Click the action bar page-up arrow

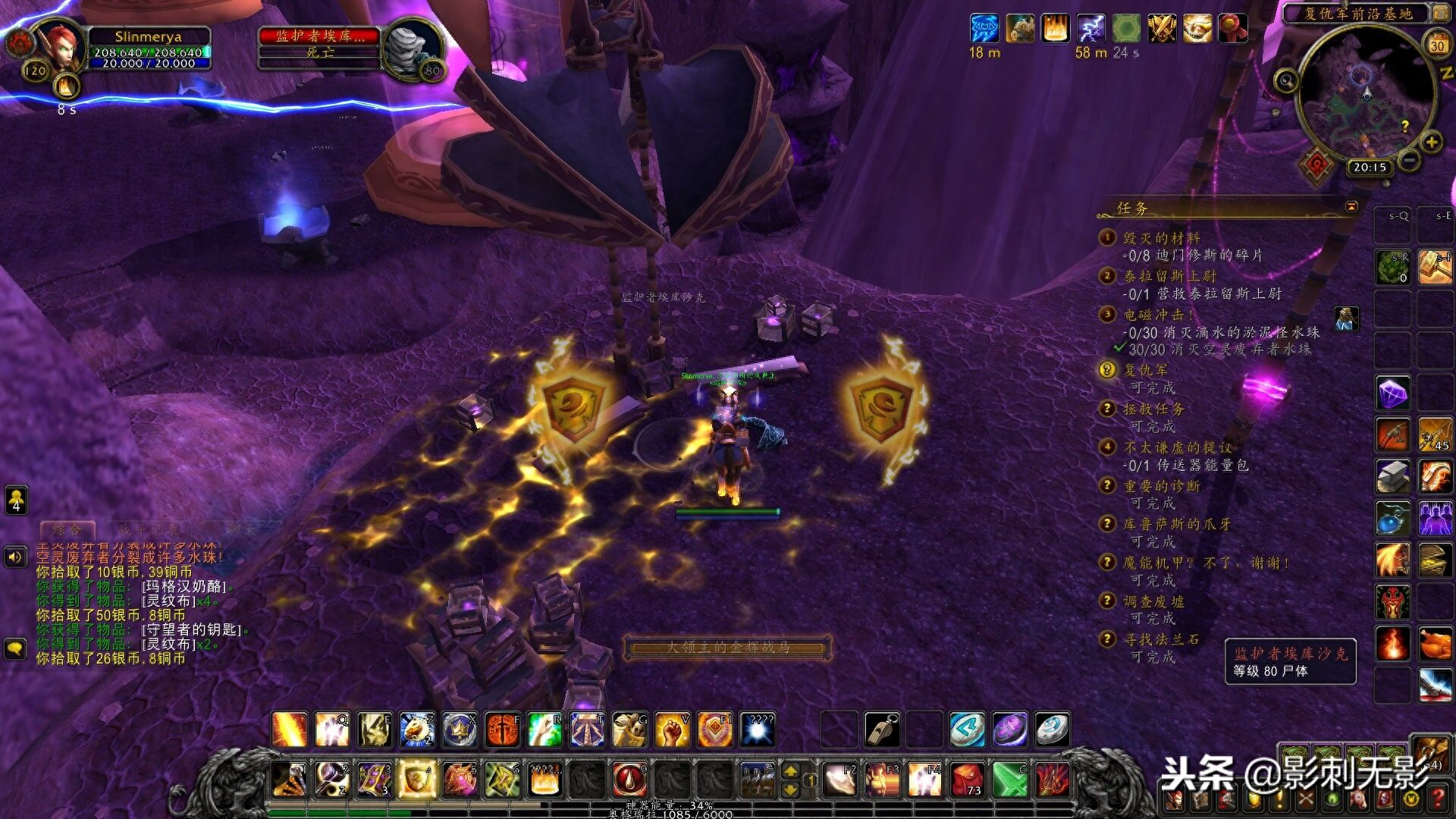(x=790, y=771)
